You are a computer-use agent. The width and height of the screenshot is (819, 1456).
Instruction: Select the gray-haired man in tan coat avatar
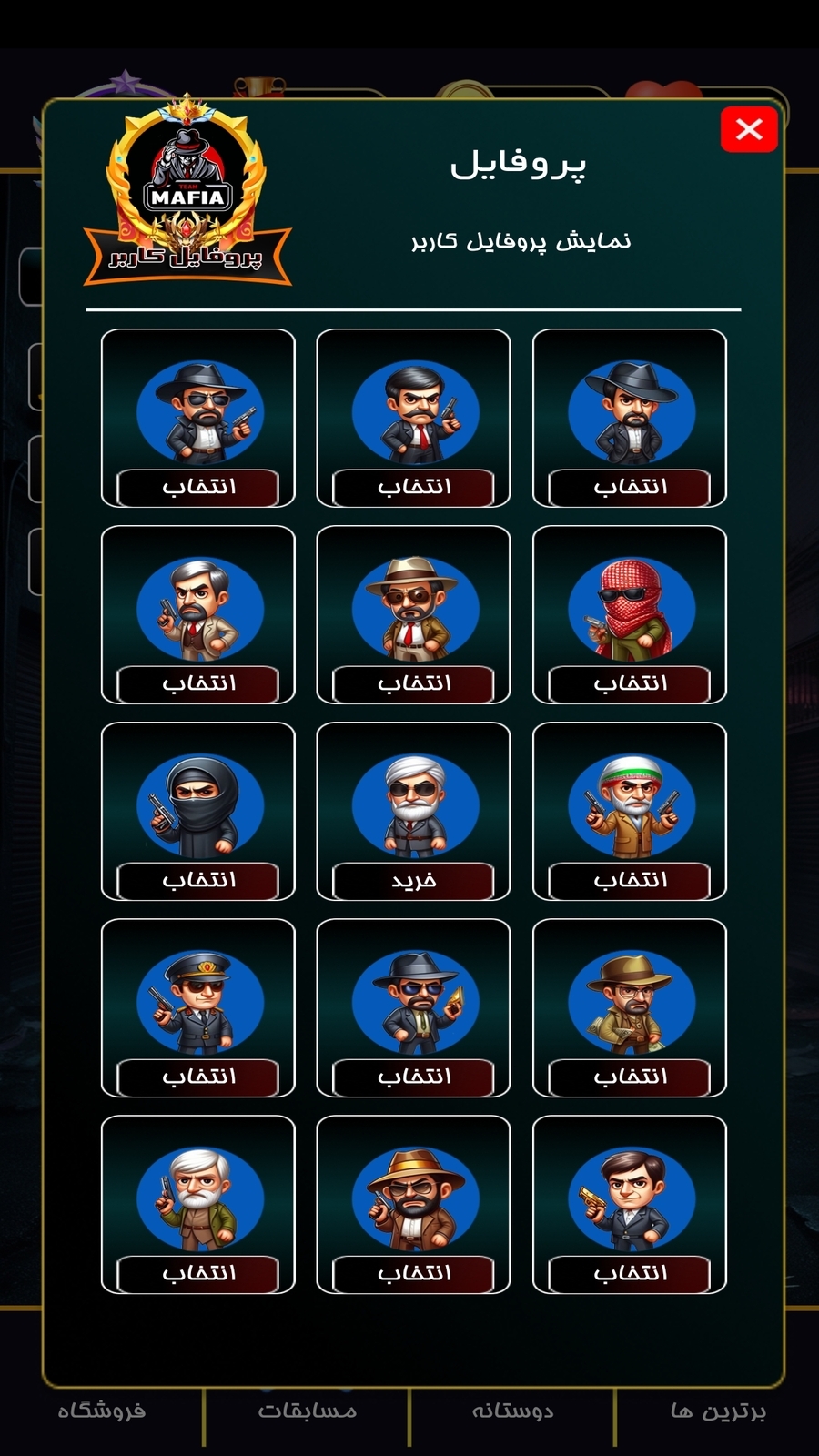[x=198, y=683]
